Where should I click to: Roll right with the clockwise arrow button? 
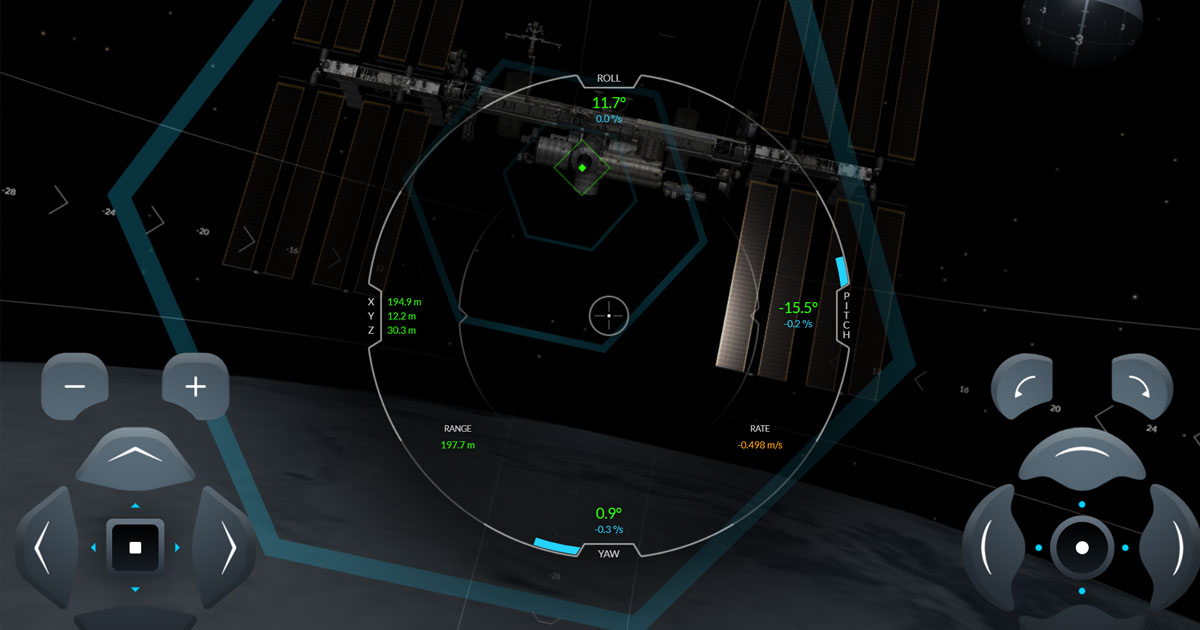(1141, 387)
